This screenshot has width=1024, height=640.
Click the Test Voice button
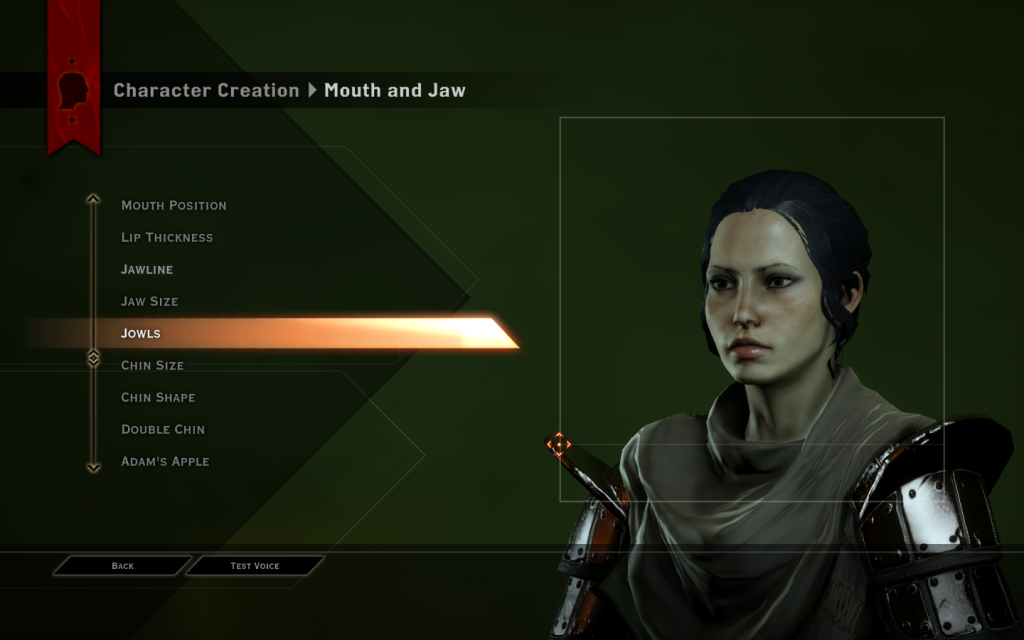click(255, 566)
